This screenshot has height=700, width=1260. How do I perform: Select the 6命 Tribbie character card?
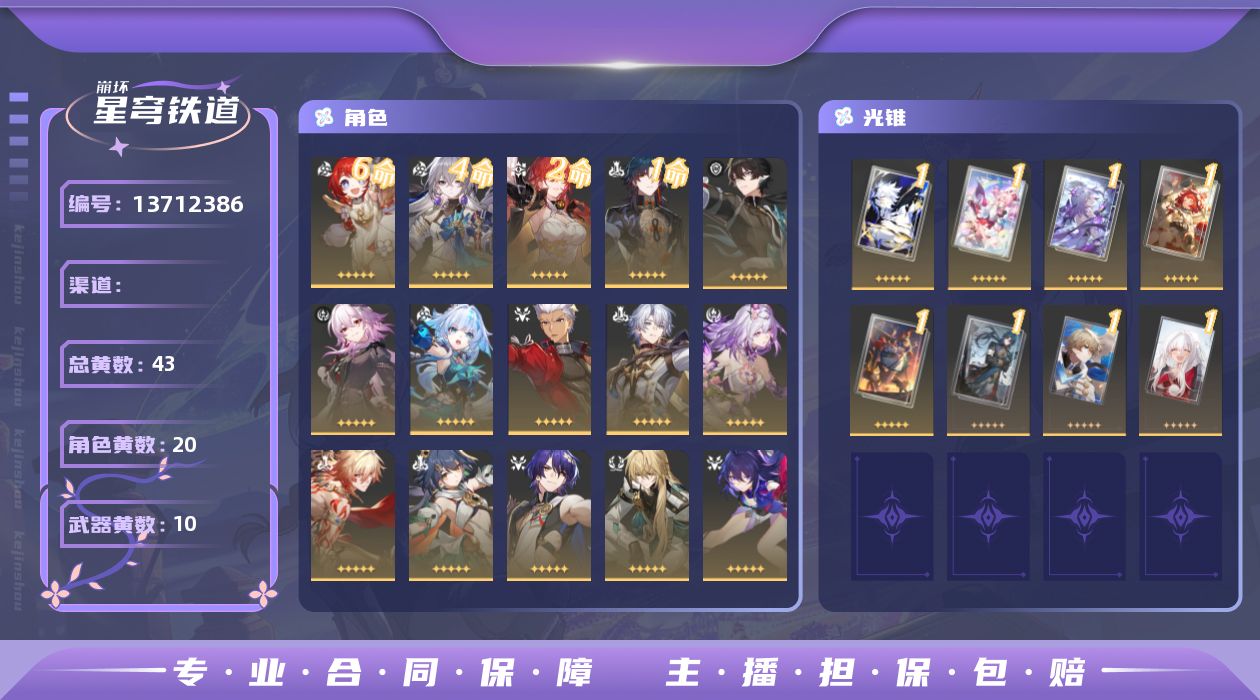coord(352,222)
